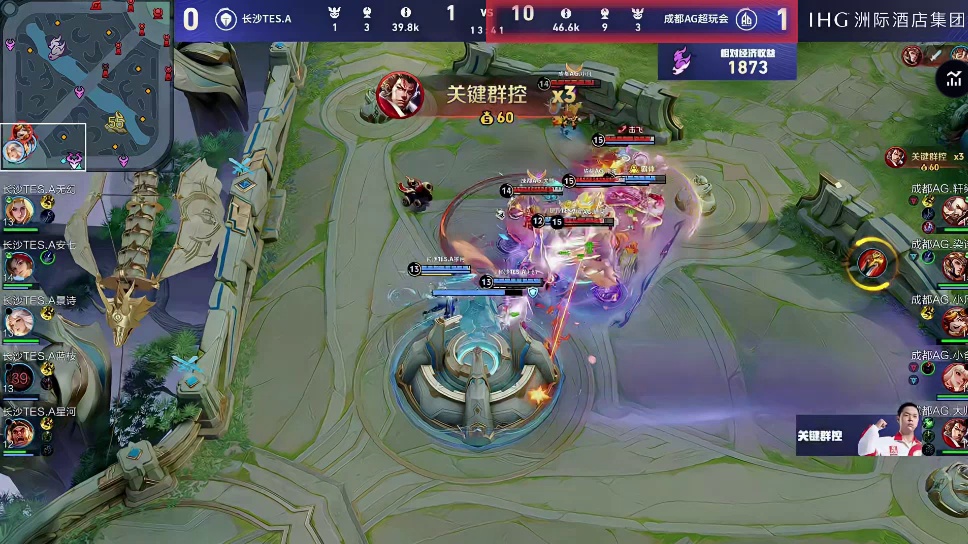Select player 长沙TES.A星河's portrait
This screenshot has width=968, height=544.
pyautogui.click(x=20, y=432)
